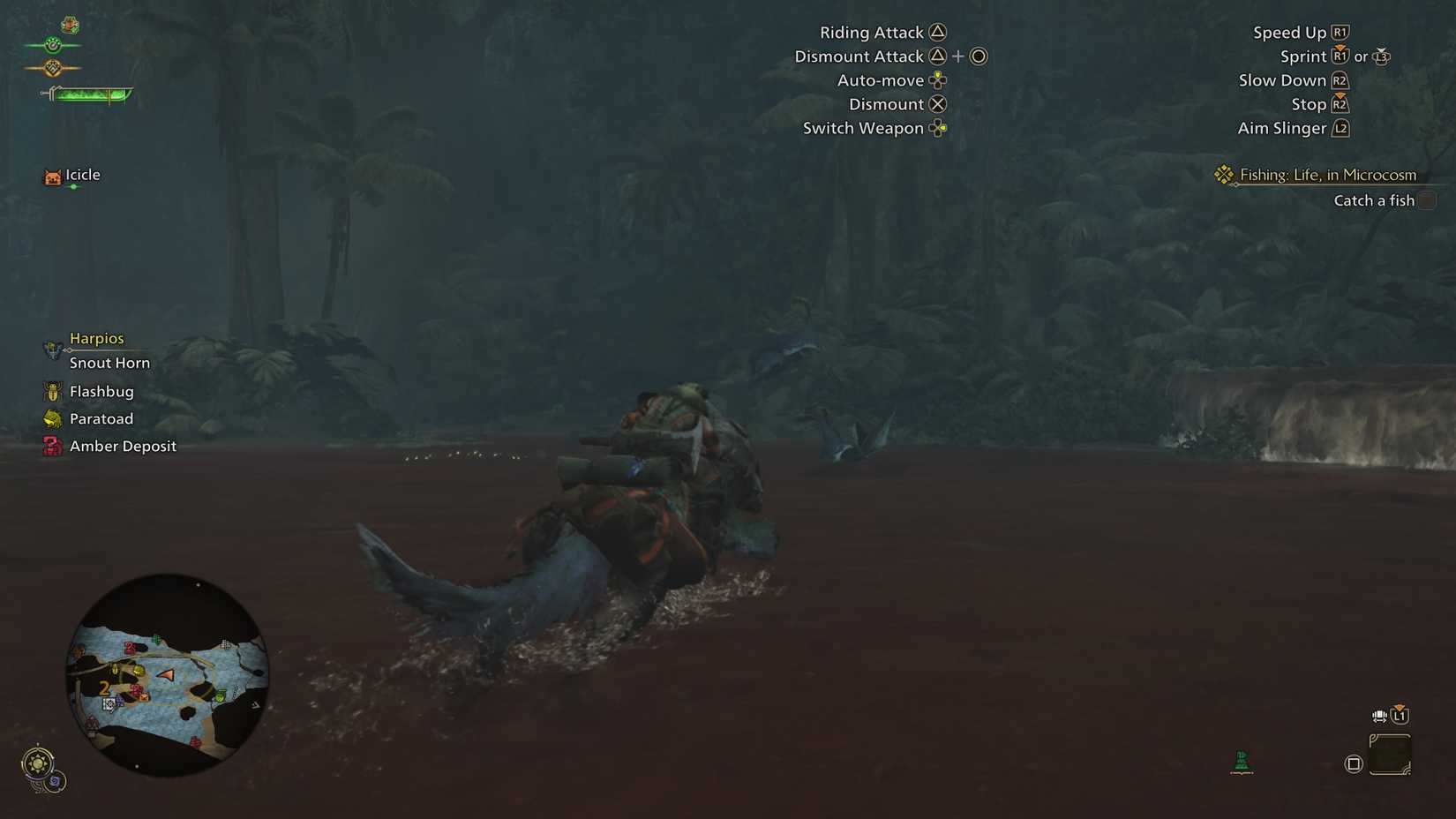Click the Paratoad material icon
This screenshot has height=819, width=1456.
51,418
